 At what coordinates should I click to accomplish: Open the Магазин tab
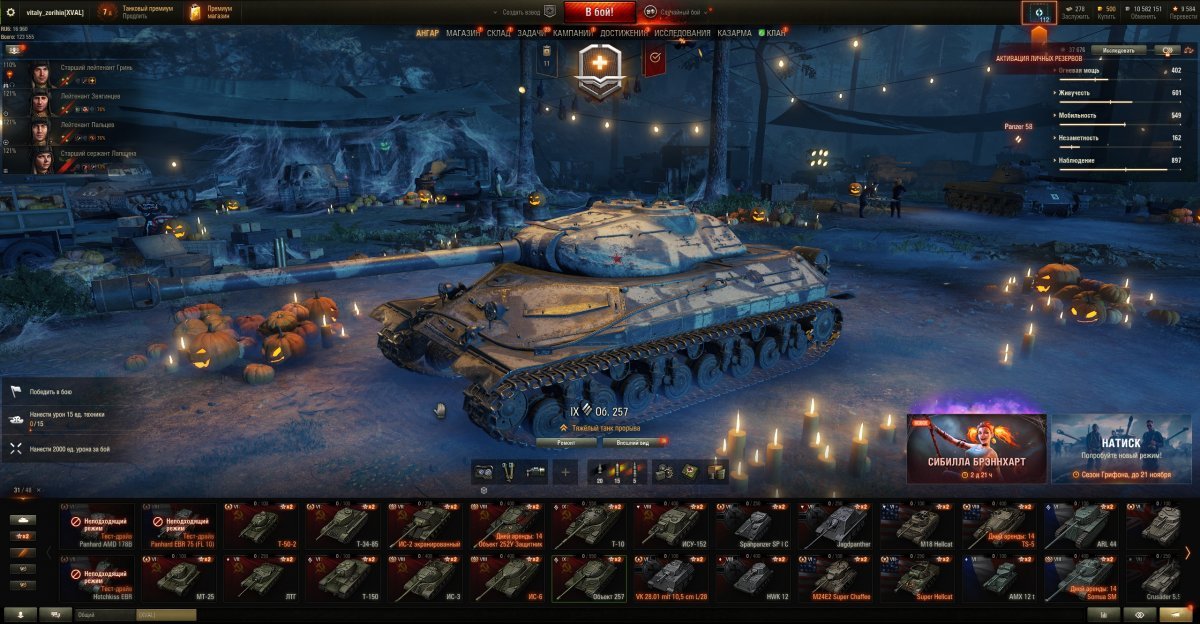[x=462, y=33]
